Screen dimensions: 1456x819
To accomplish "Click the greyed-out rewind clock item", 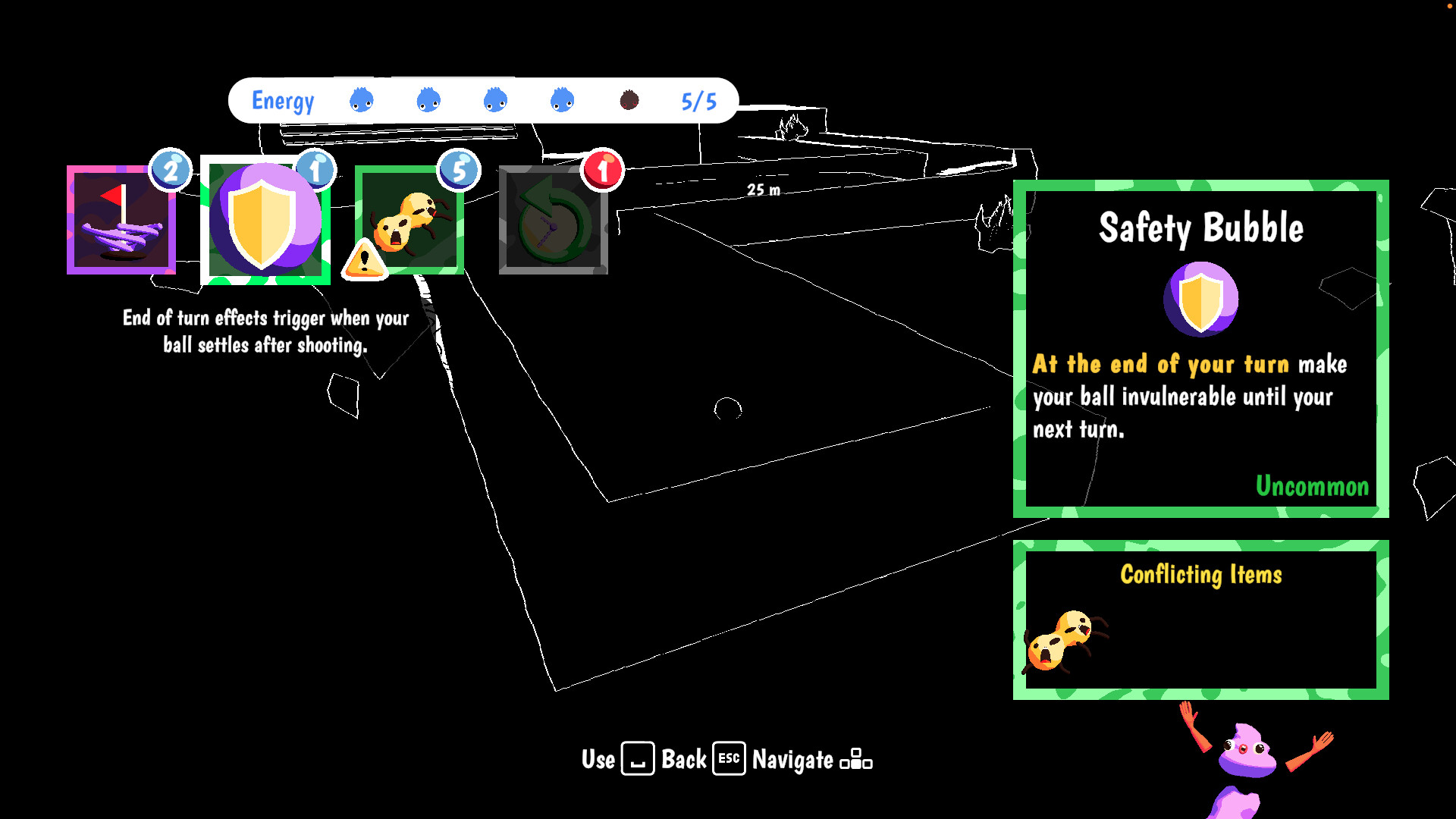I will pyautogui.click(x=554, y=218).
